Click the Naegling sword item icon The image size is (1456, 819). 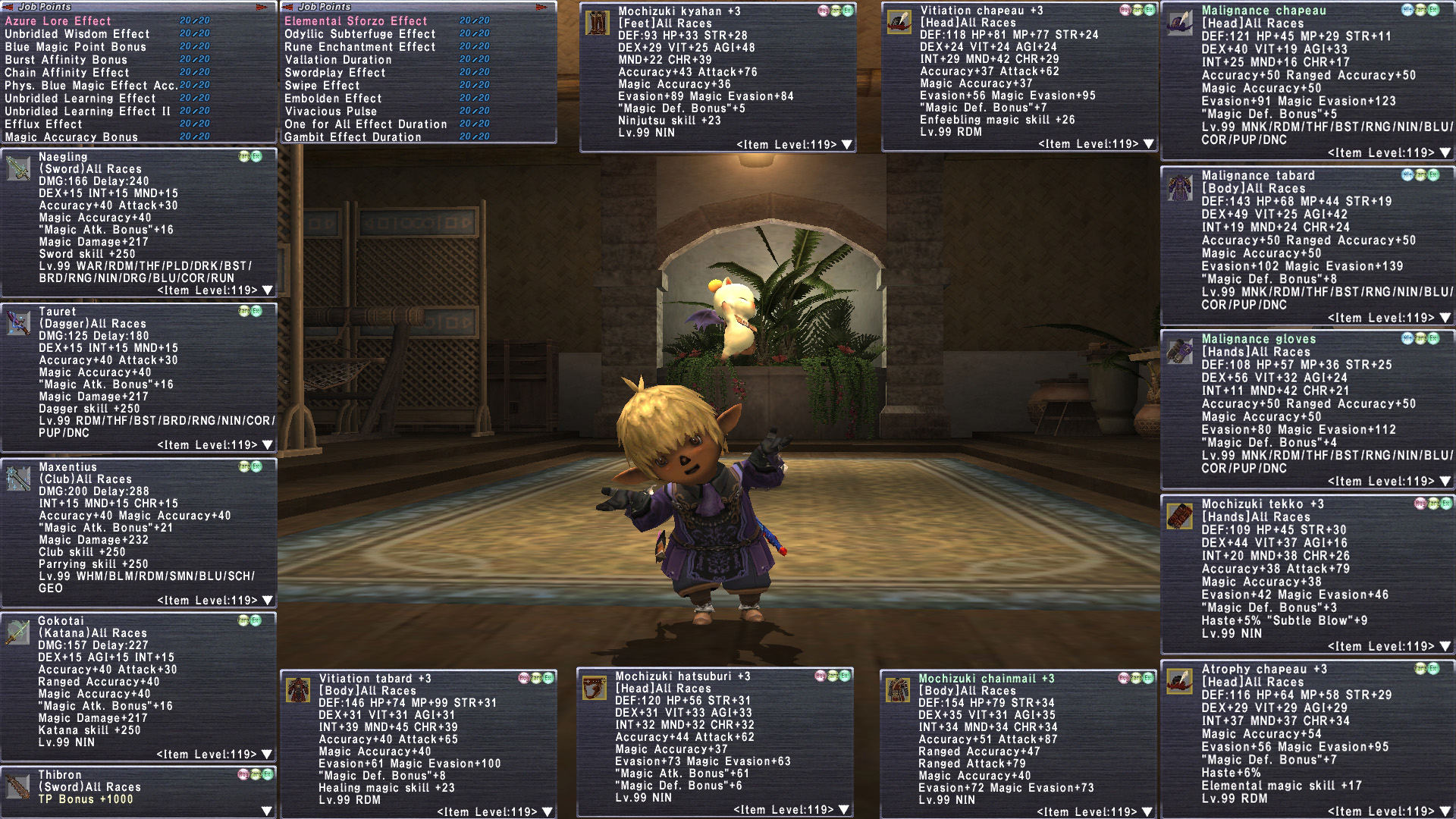click(18, 168)
